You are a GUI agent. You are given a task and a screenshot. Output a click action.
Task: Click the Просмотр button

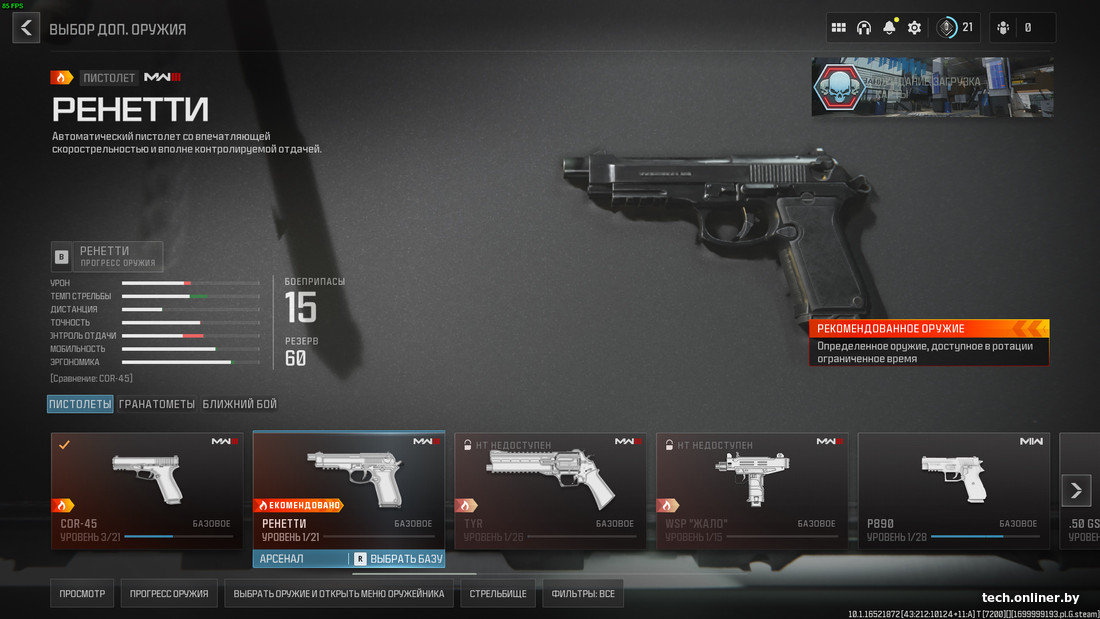click(x=82, y=594)
